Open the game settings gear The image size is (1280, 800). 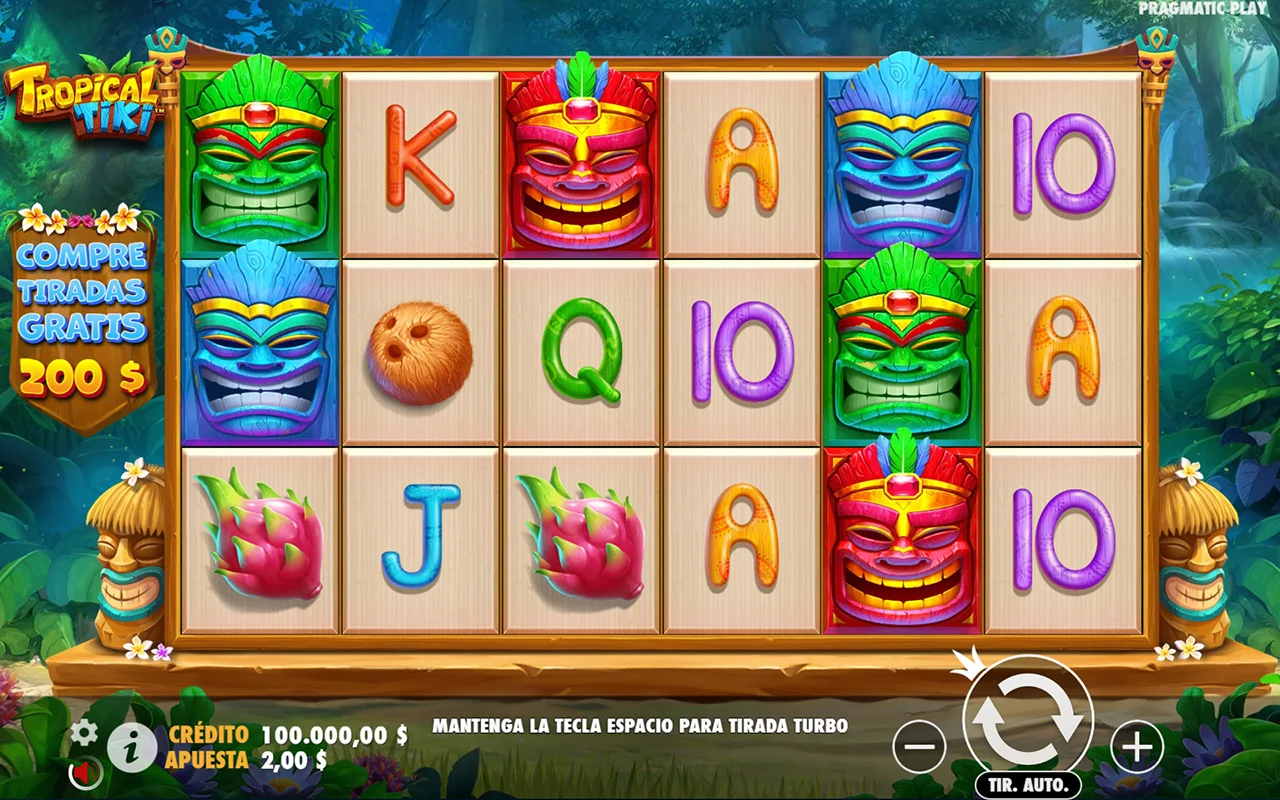(84, 733)
